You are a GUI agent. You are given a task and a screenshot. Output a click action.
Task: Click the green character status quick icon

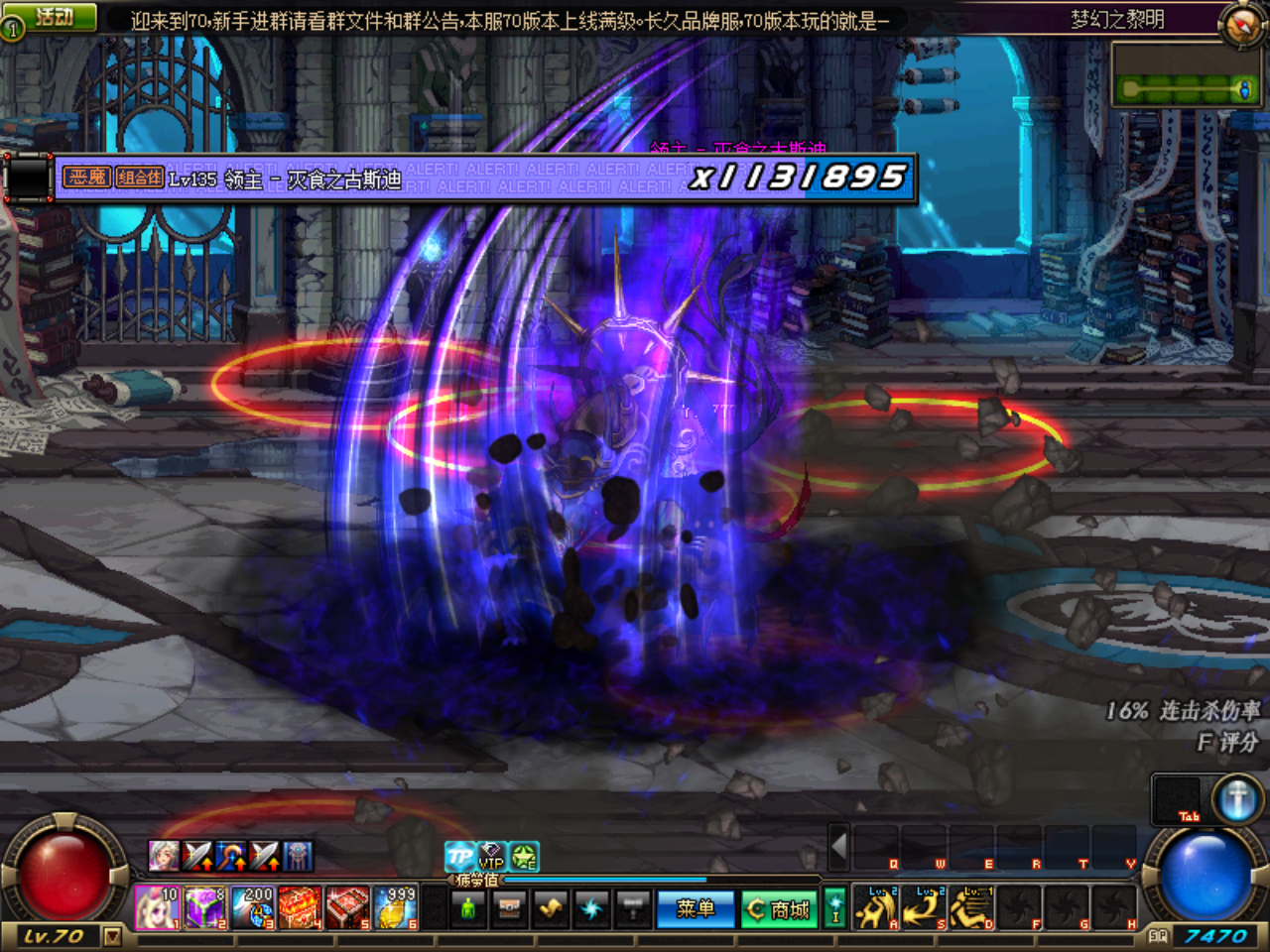point(468,909)
